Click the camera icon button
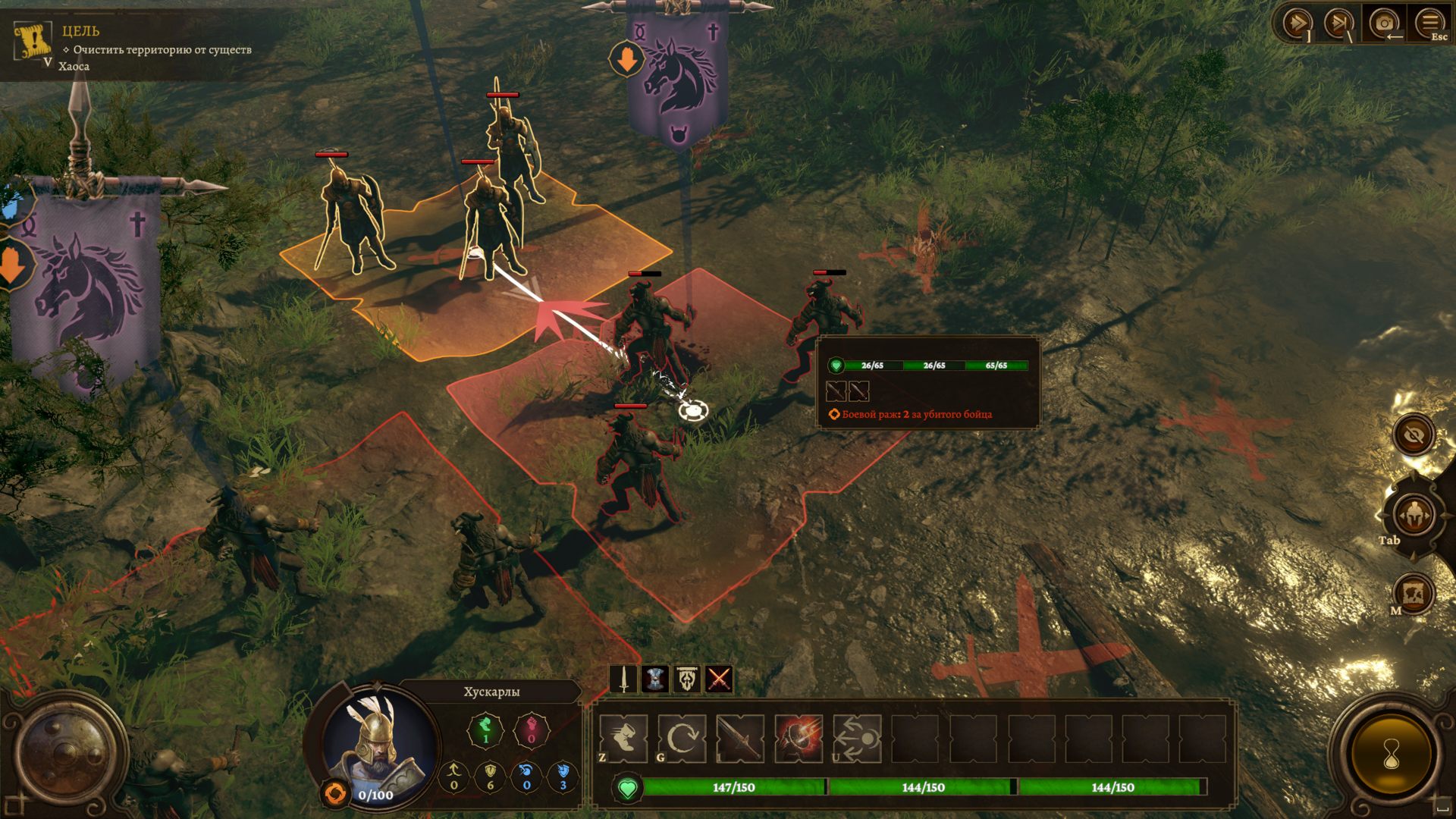This screenshot has height=819, width=1456. coord(1384,24)
